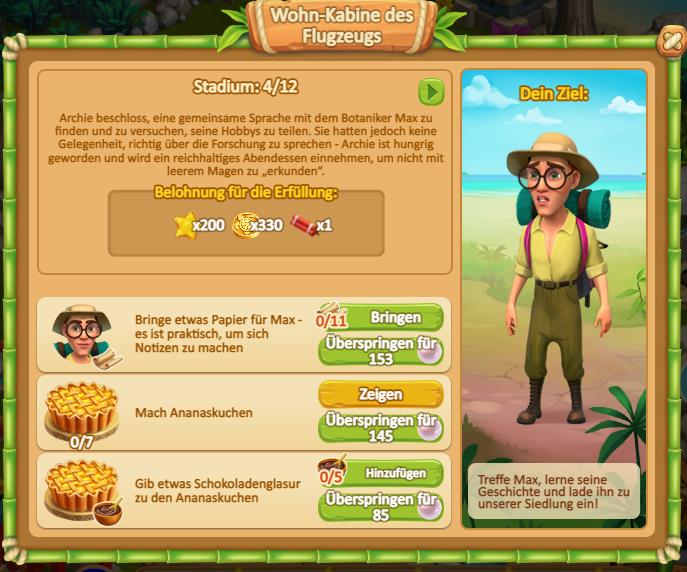Go to next stage with green arrow
Viewport: 687px width, 572px height.
pos(431,92)
